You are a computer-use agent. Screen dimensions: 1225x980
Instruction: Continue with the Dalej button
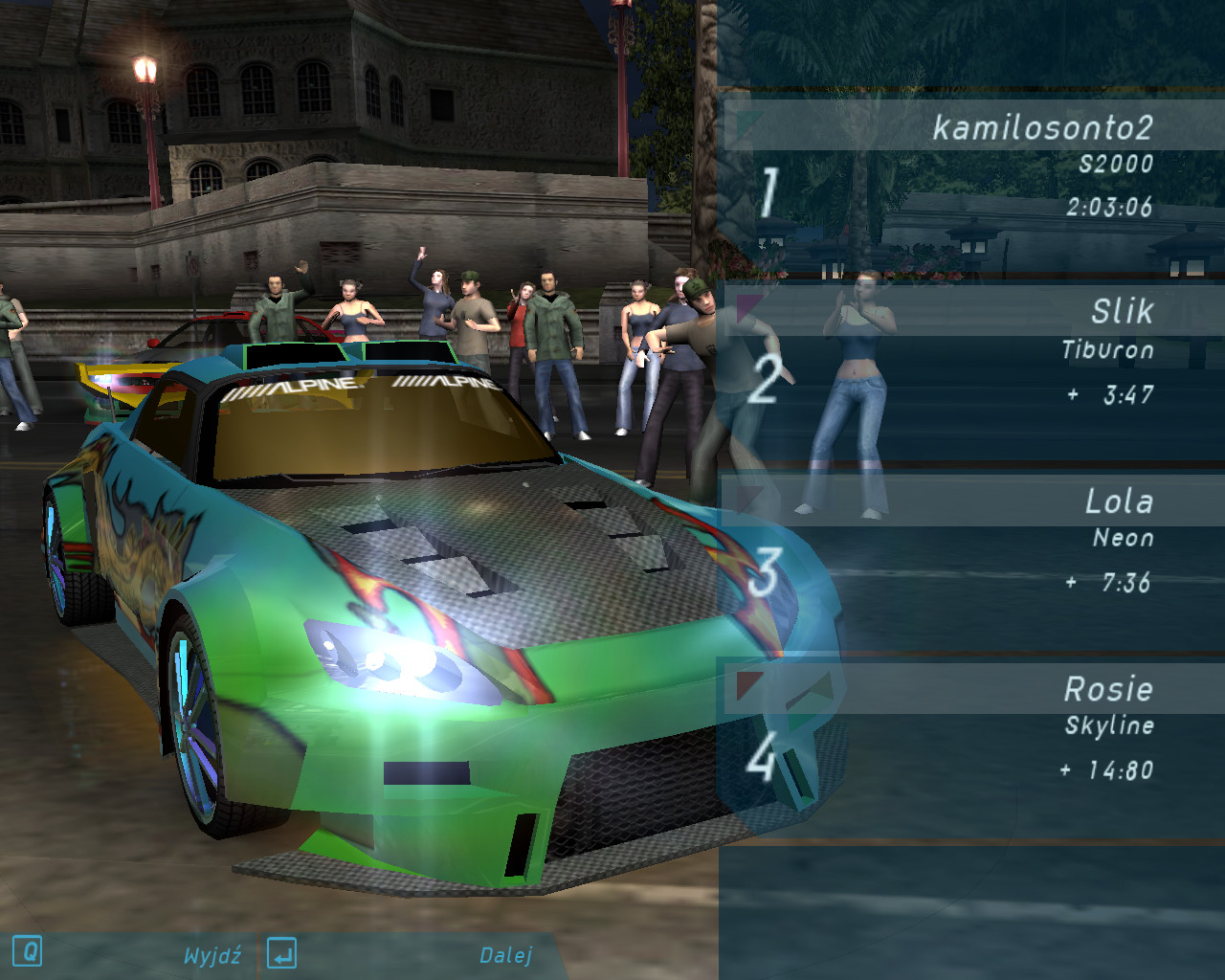click(505, 955)
